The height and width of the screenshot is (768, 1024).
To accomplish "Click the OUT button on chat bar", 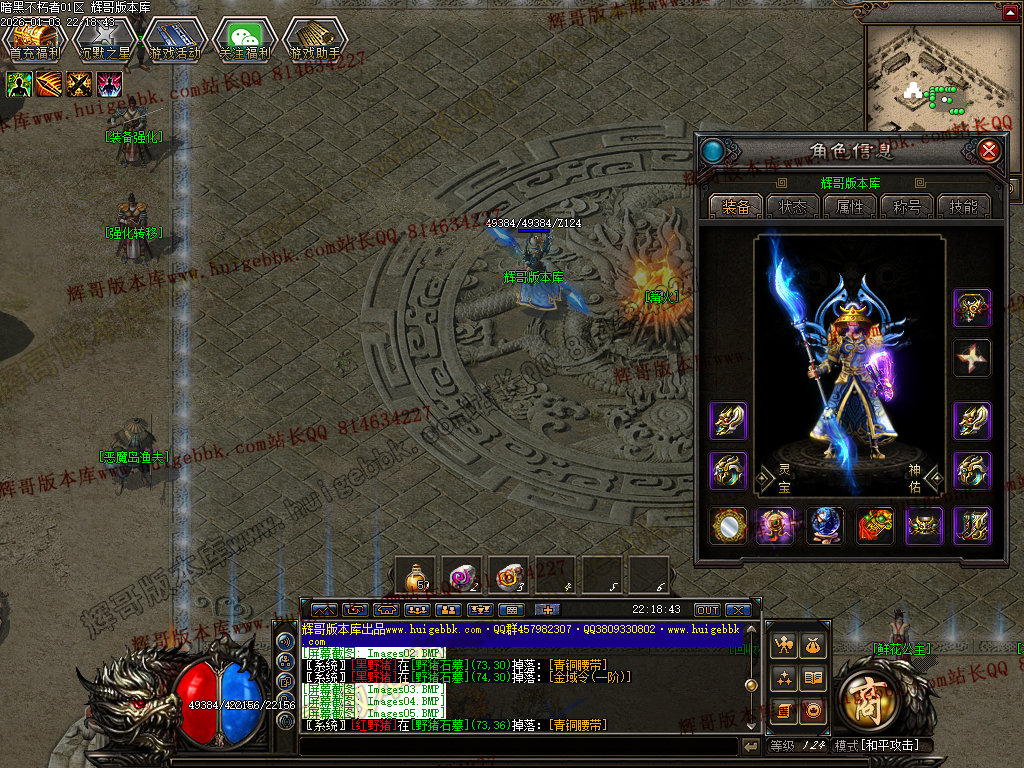I will [x=707, y=610].
